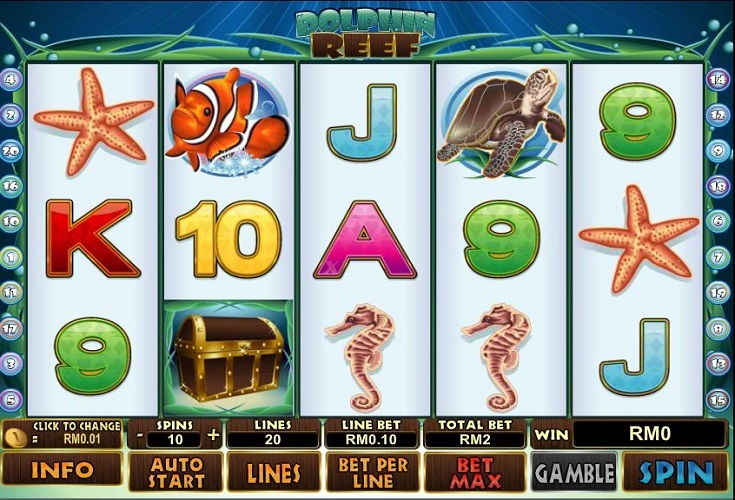
Task: Select payline bubble number 4
Action: (11, 79)
